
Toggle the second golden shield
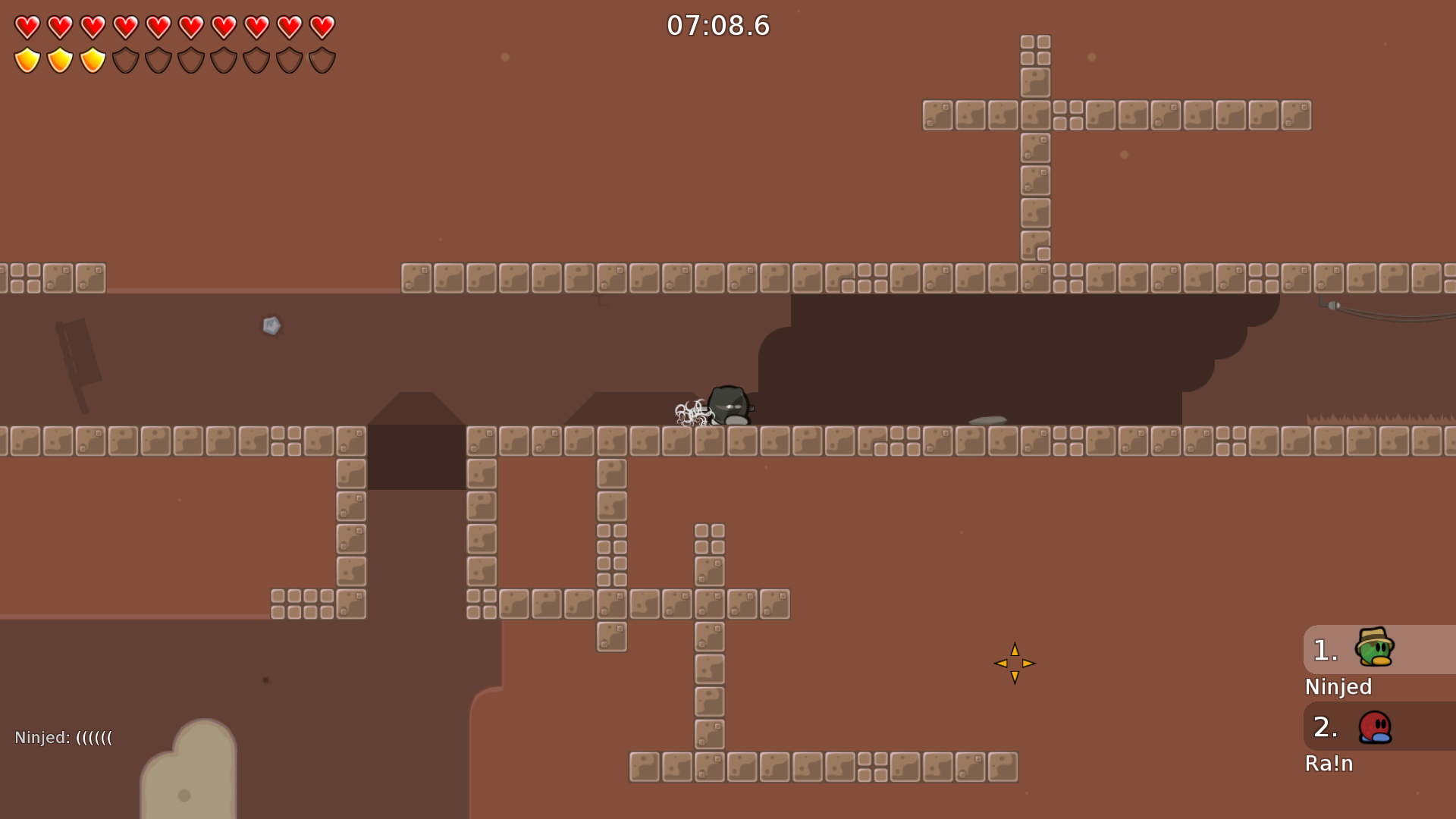point(59,58)
